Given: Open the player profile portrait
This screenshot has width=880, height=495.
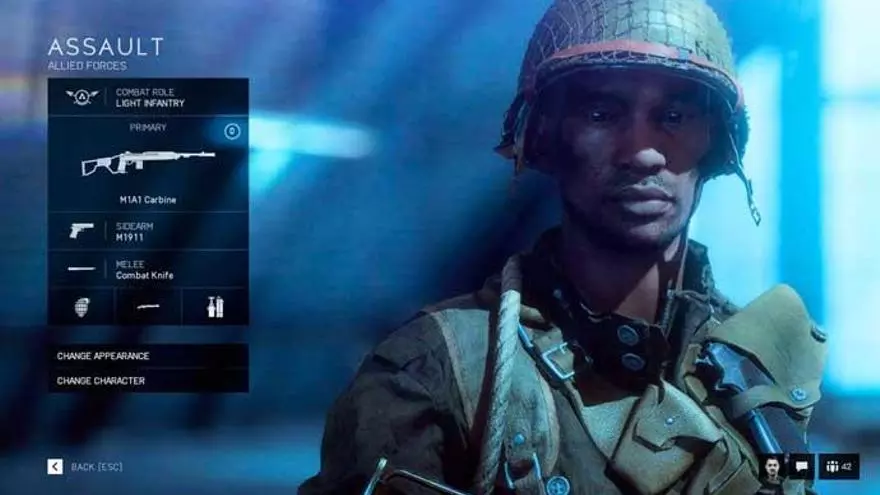Looking at the screenshot, I should pyautogui.click(x=771, y=466).
